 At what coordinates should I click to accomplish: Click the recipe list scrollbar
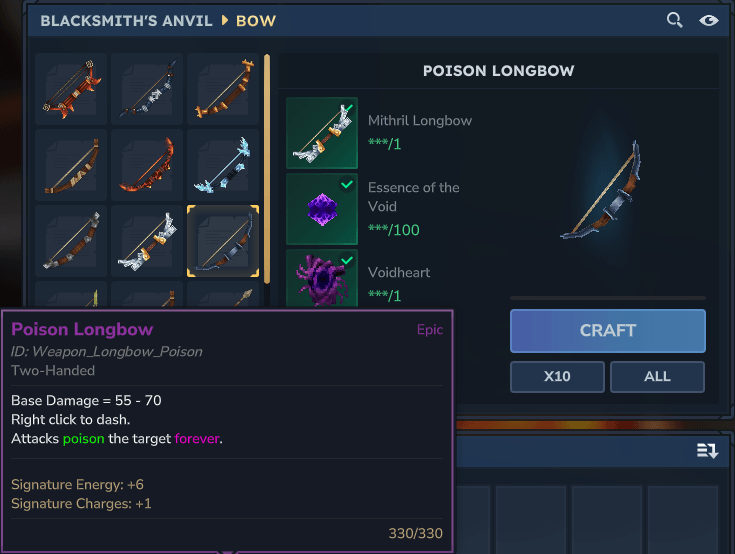[x=266, y=170]
